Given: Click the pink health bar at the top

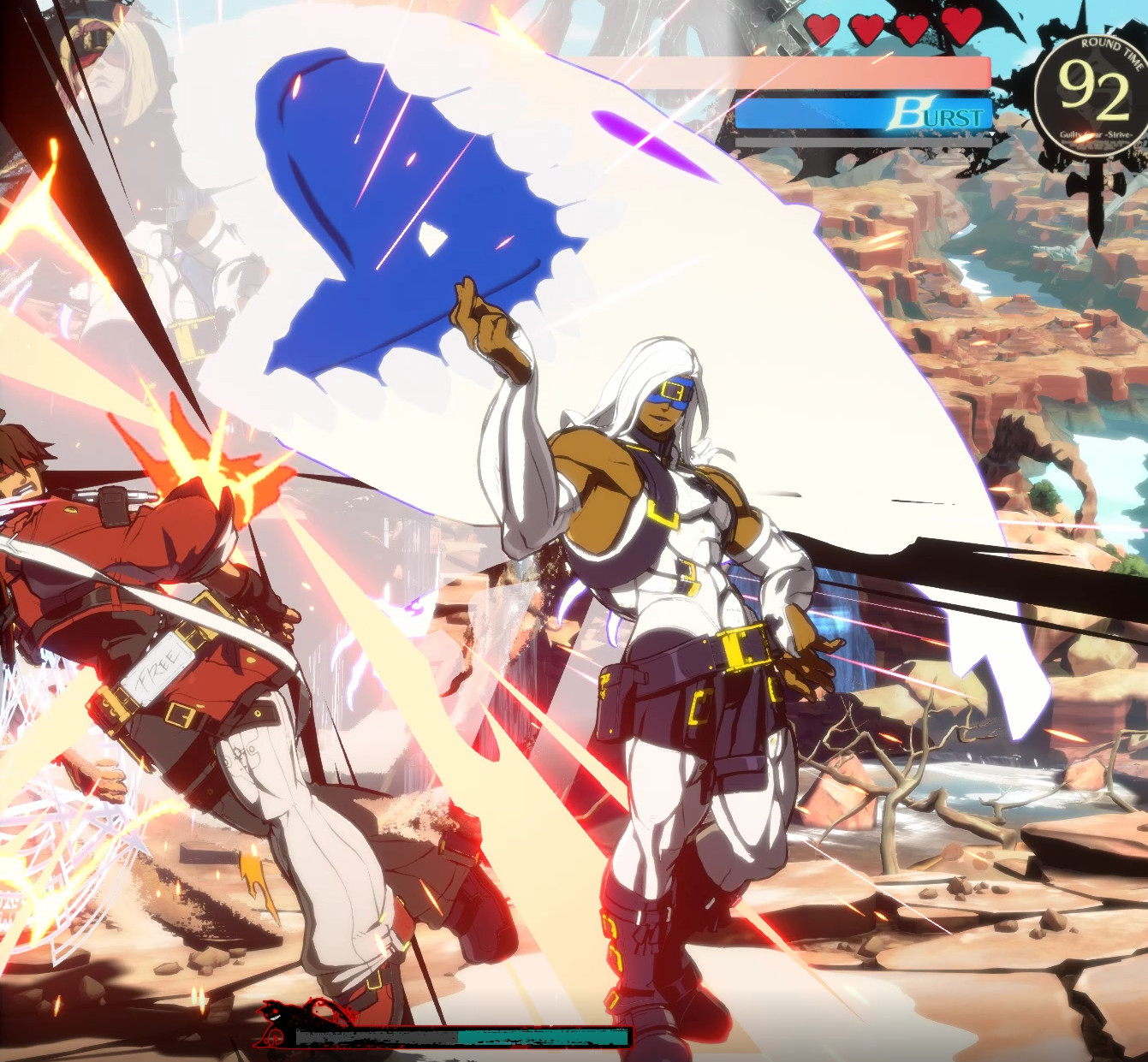Looking at the screenshot, I should [x=856, y=73].
